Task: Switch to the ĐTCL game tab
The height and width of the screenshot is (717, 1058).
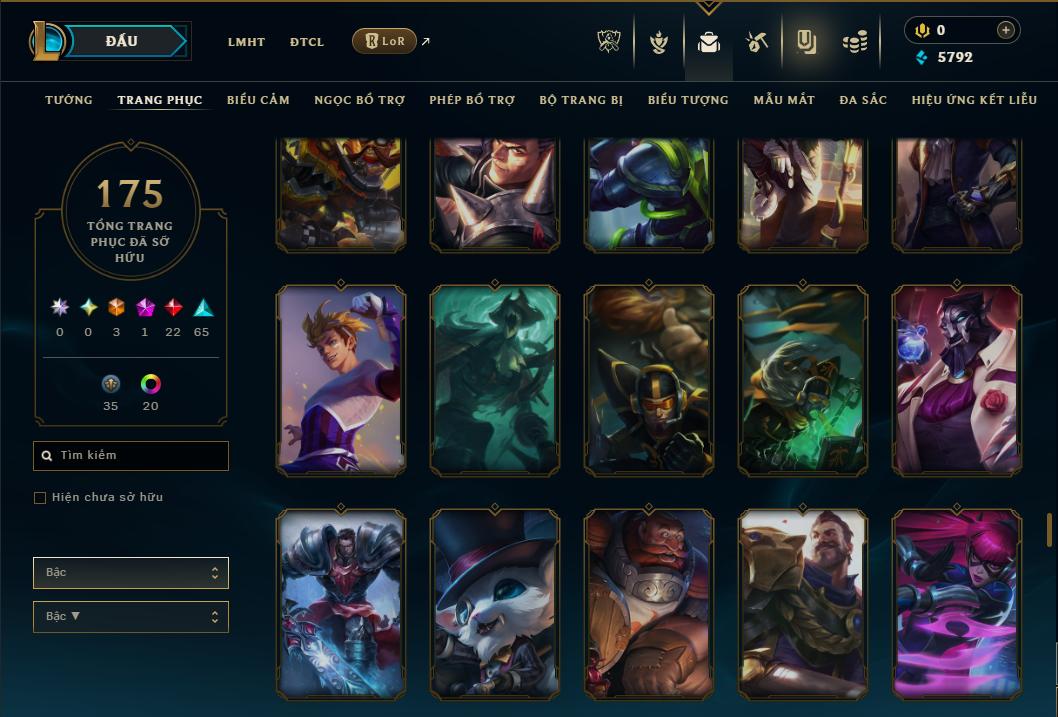Action: [307, 42]
